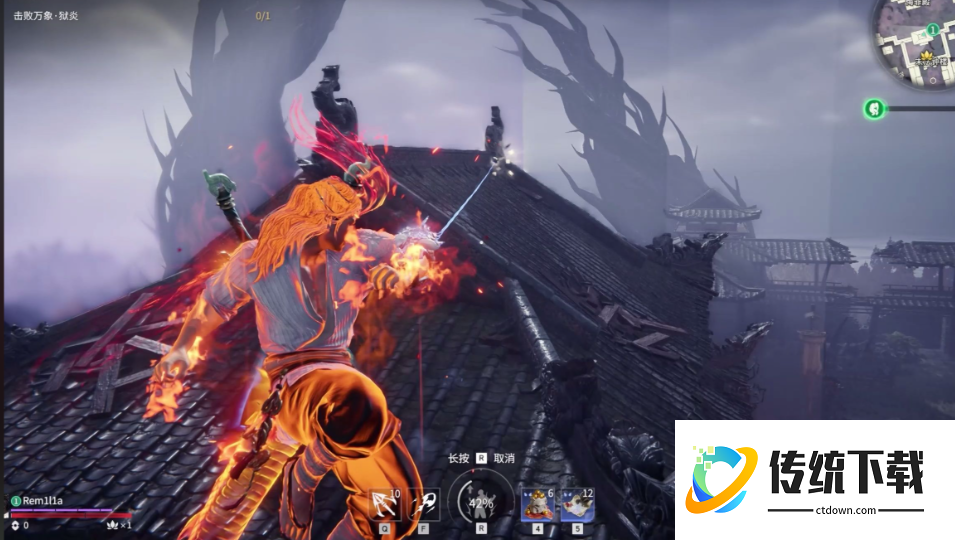Click the 42% transformation ultimate gauge
Screen dimensions: 955x540
(481, 500)
